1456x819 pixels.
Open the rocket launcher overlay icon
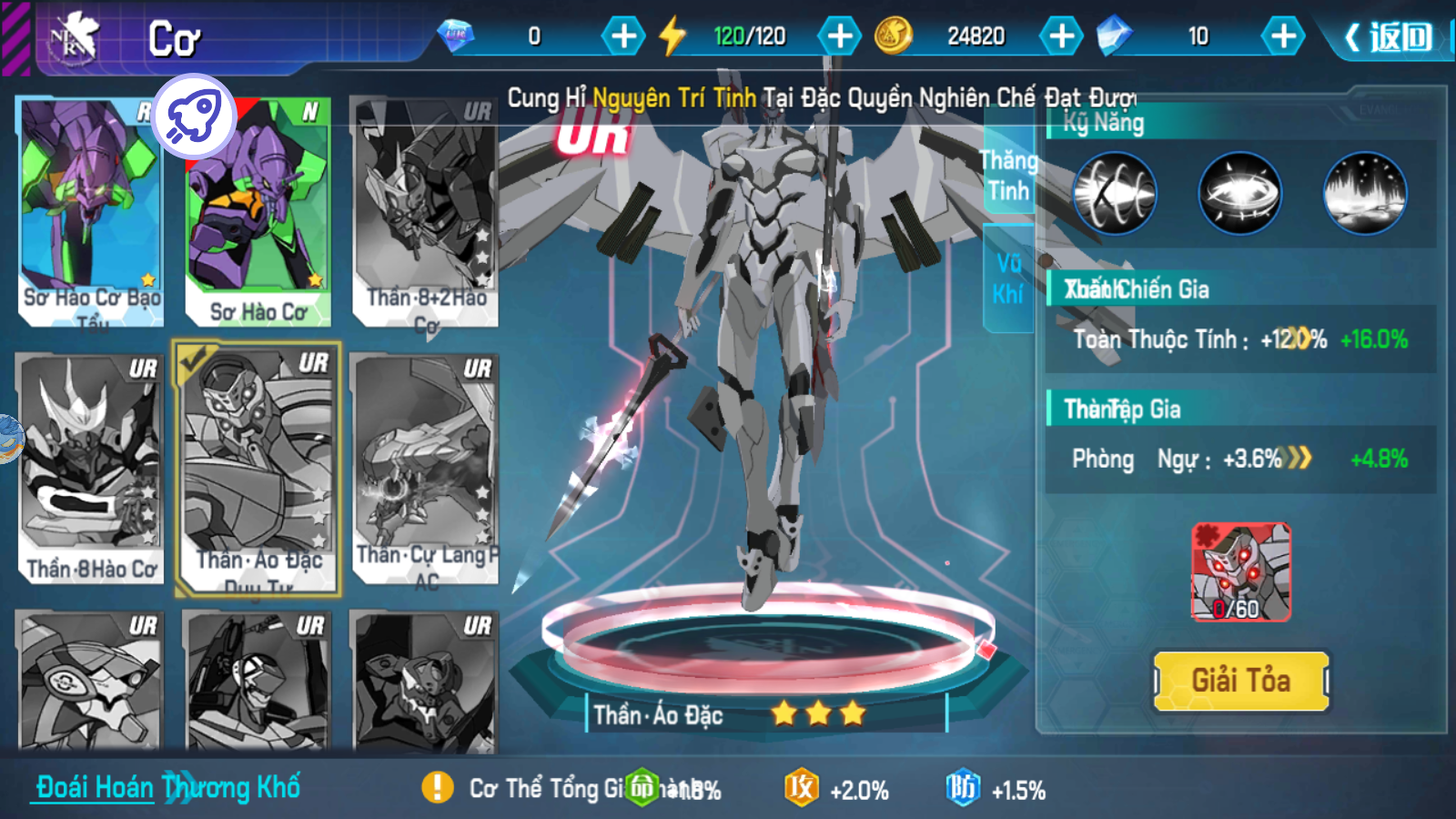click(x=194, y=116)
